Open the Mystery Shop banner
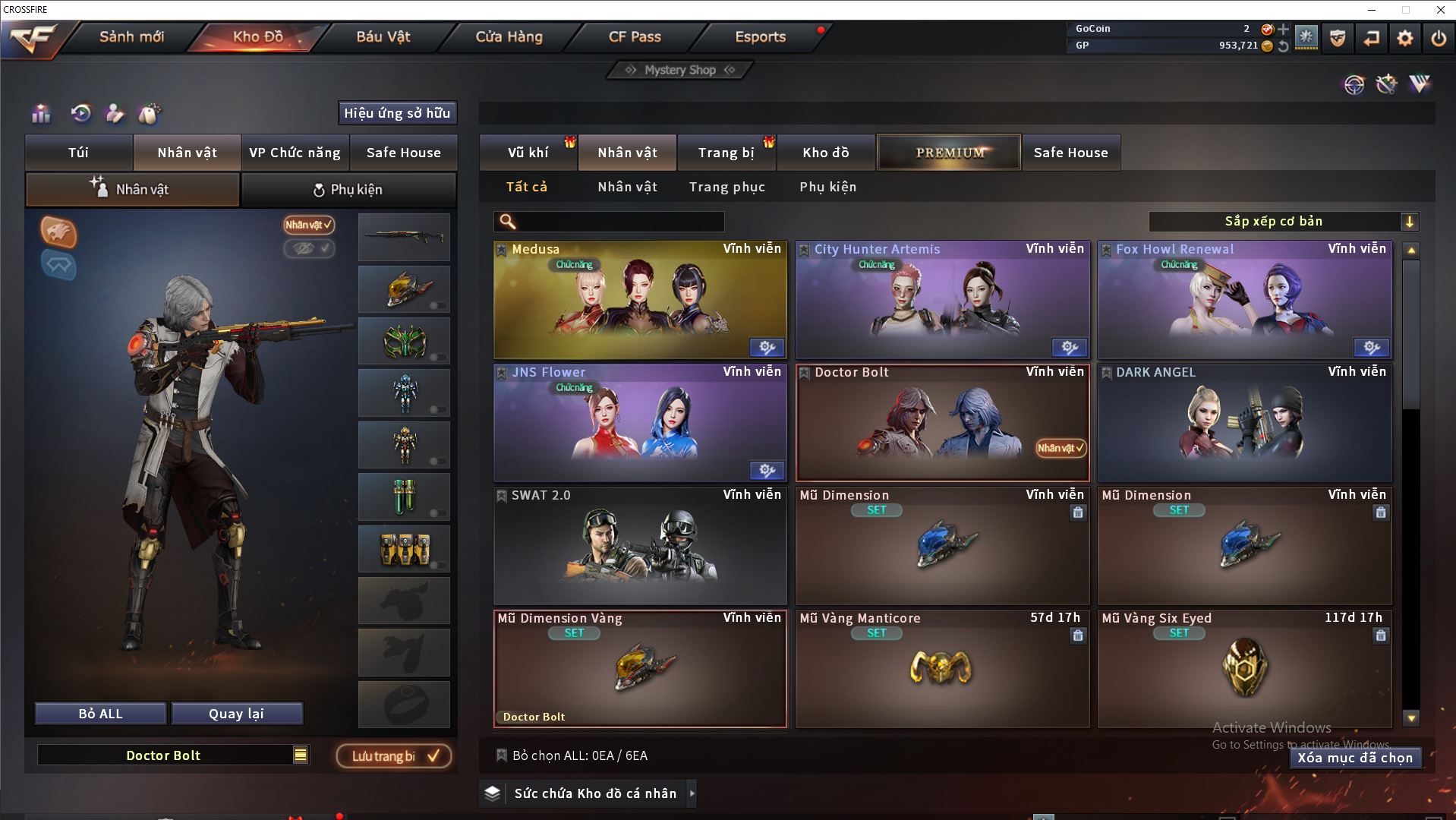This screenshot has height=820, width=1456. pyautogui.click(x=680, y=70)
